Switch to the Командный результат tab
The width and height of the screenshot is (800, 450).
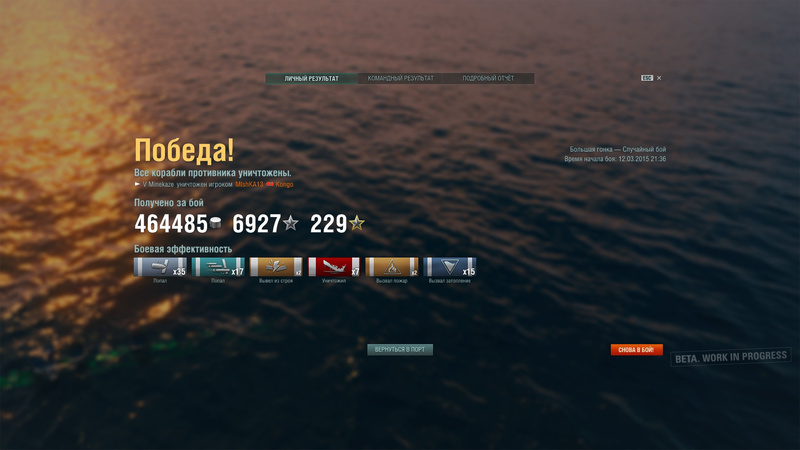pos(400,78)
